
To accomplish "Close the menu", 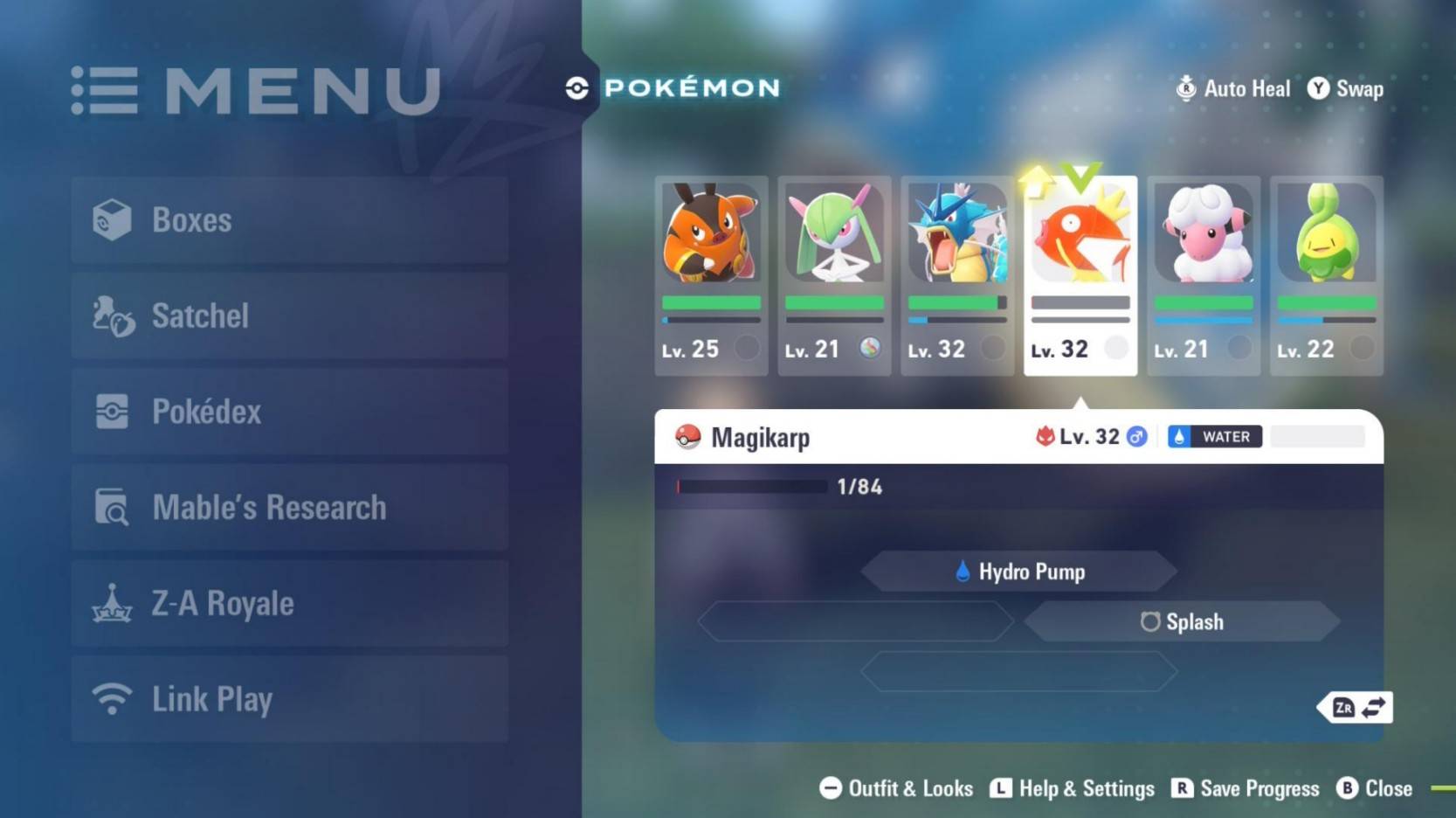I will (1375, 788).
